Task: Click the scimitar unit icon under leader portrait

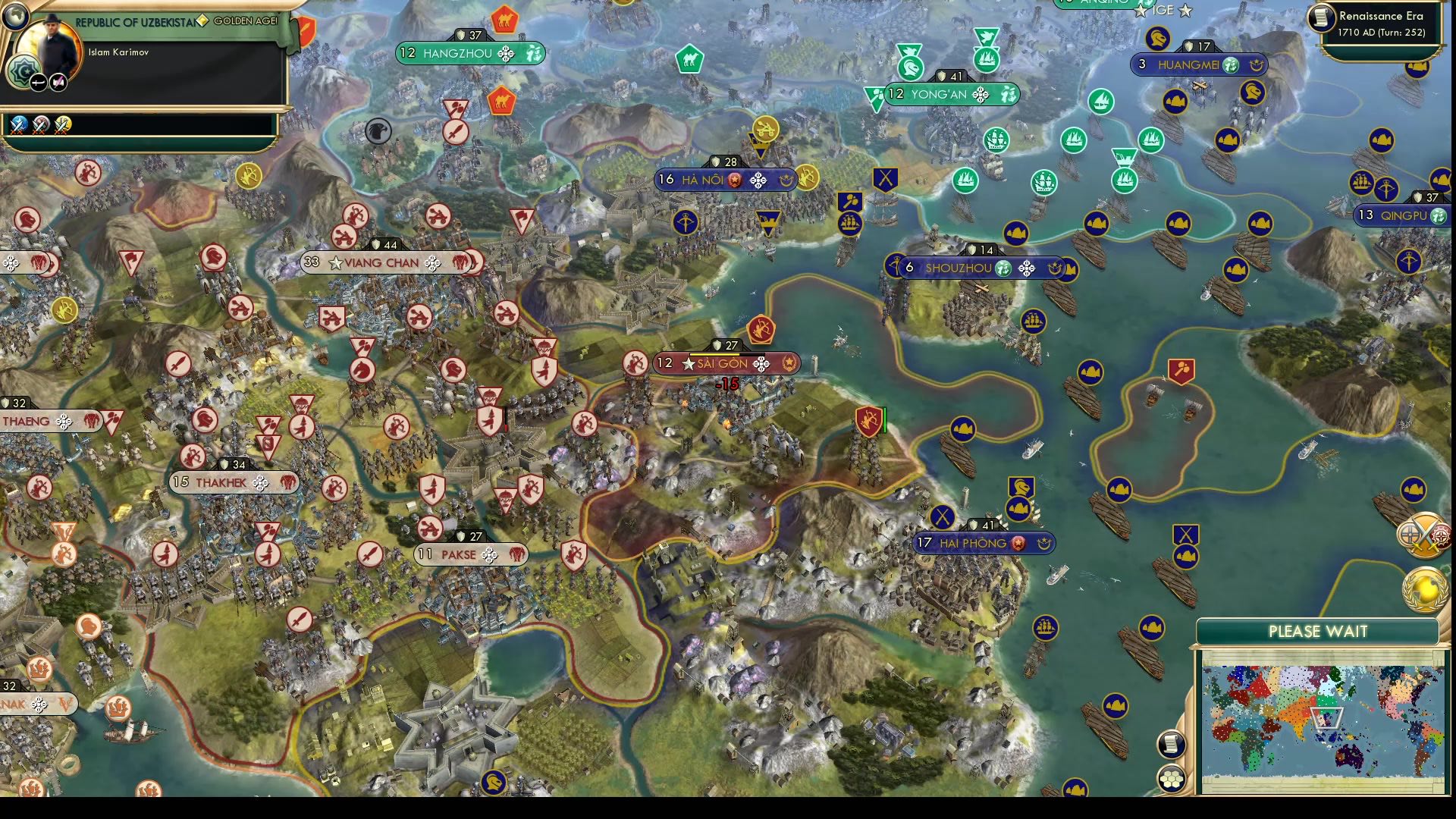Action: (x=38, y=81)
